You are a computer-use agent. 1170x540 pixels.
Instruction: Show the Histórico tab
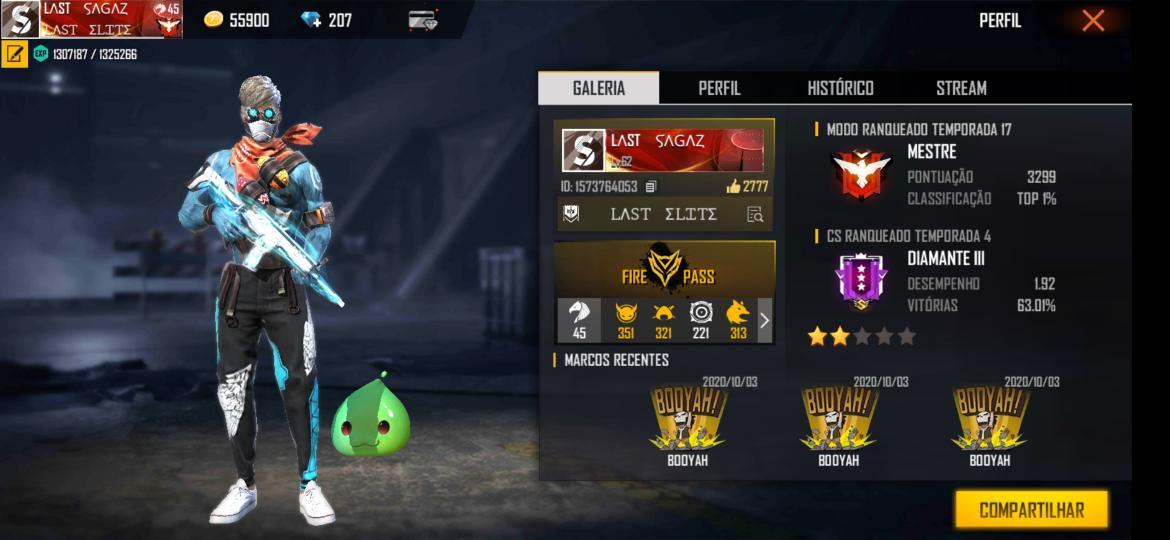coord(840,88)
